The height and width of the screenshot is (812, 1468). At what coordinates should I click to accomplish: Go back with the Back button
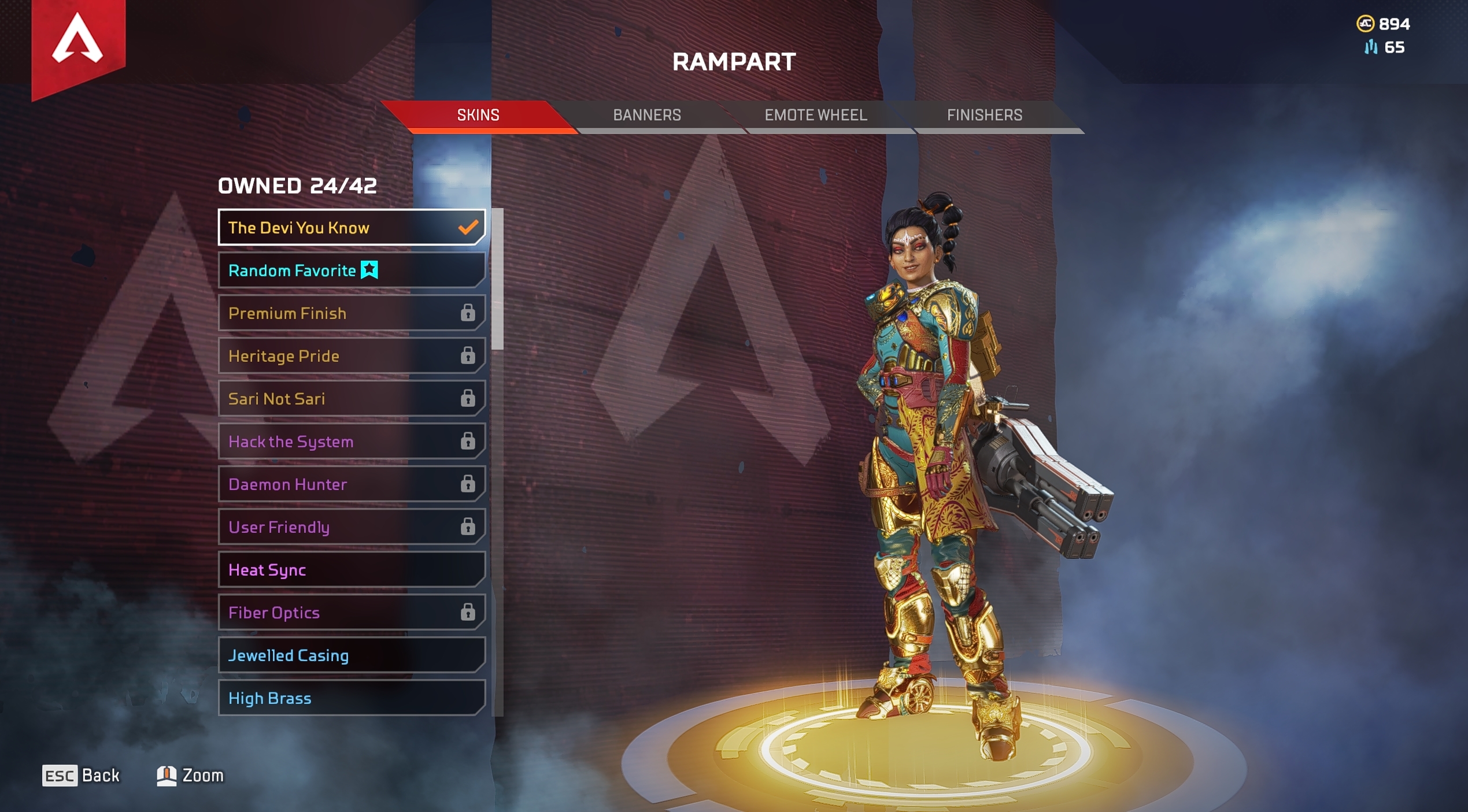(x=81, y=775)
